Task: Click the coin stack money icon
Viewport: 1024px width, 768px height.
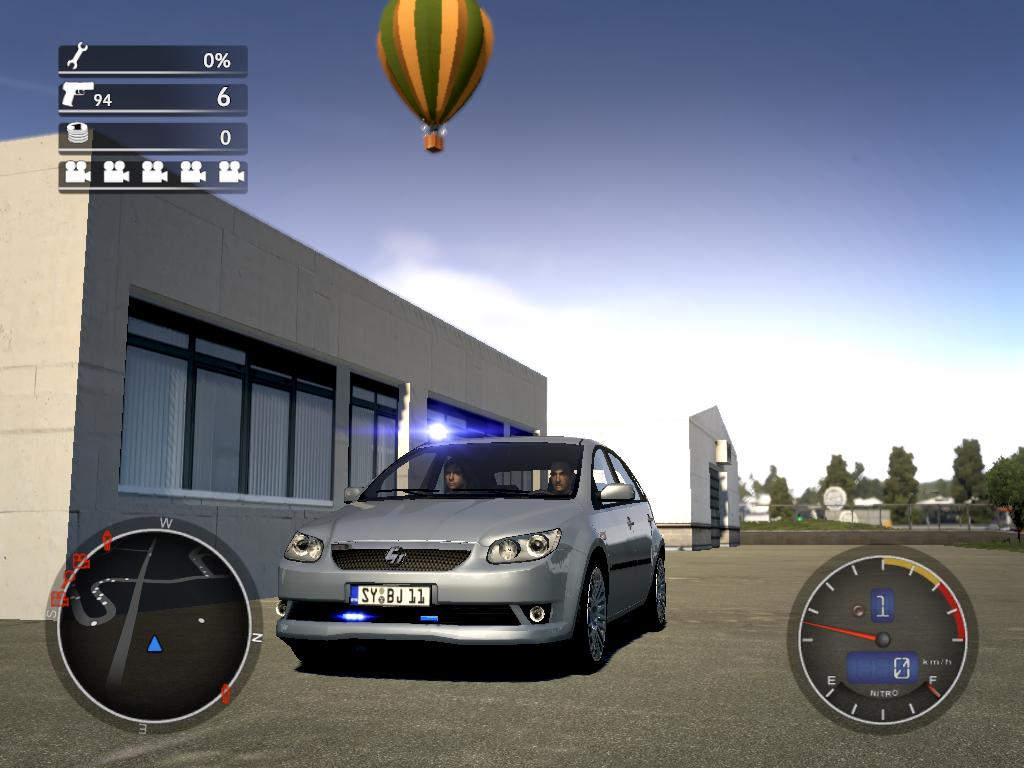Action: 77,133
